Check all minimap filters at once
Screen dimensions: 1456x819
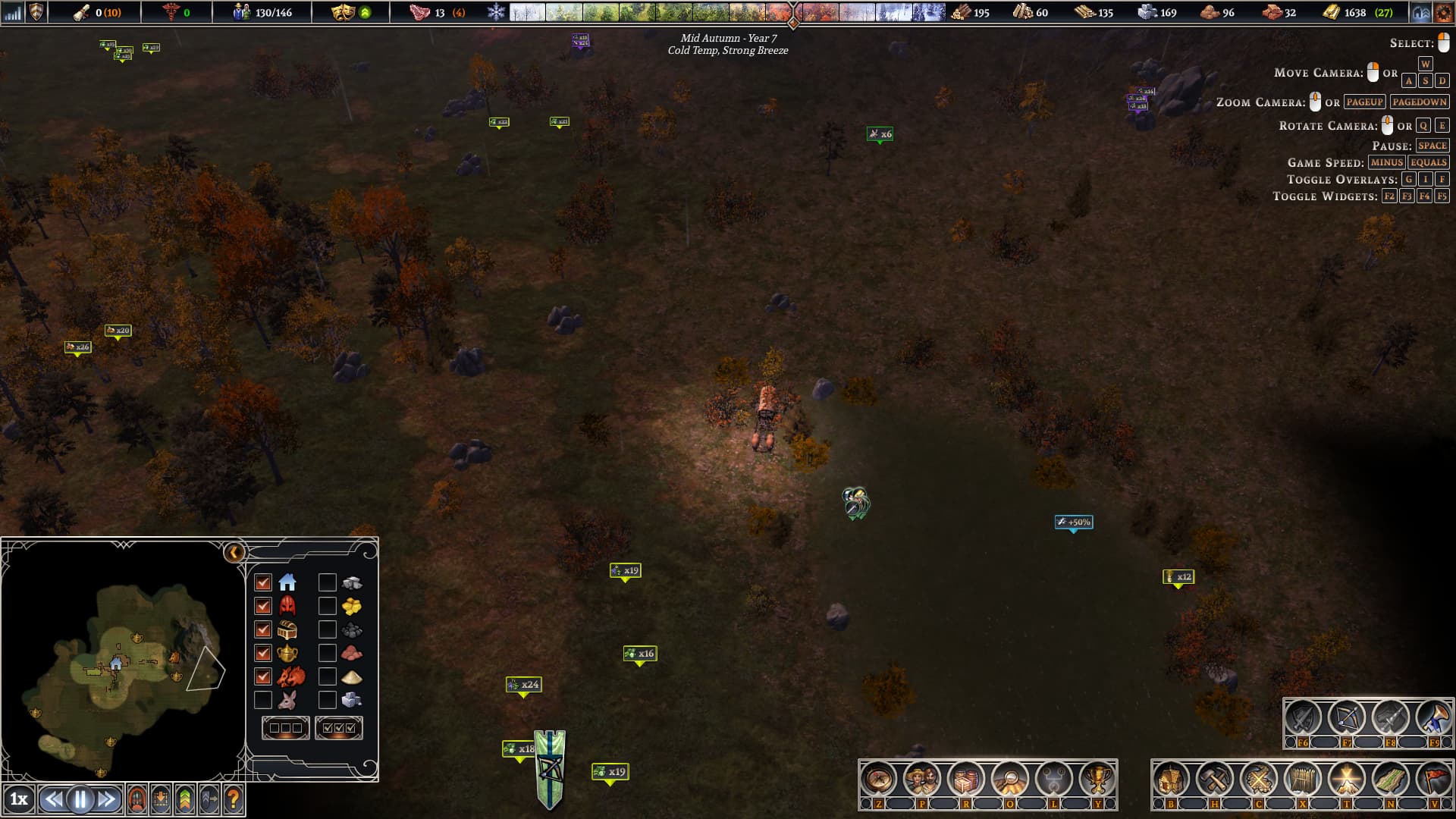[338, 728]
